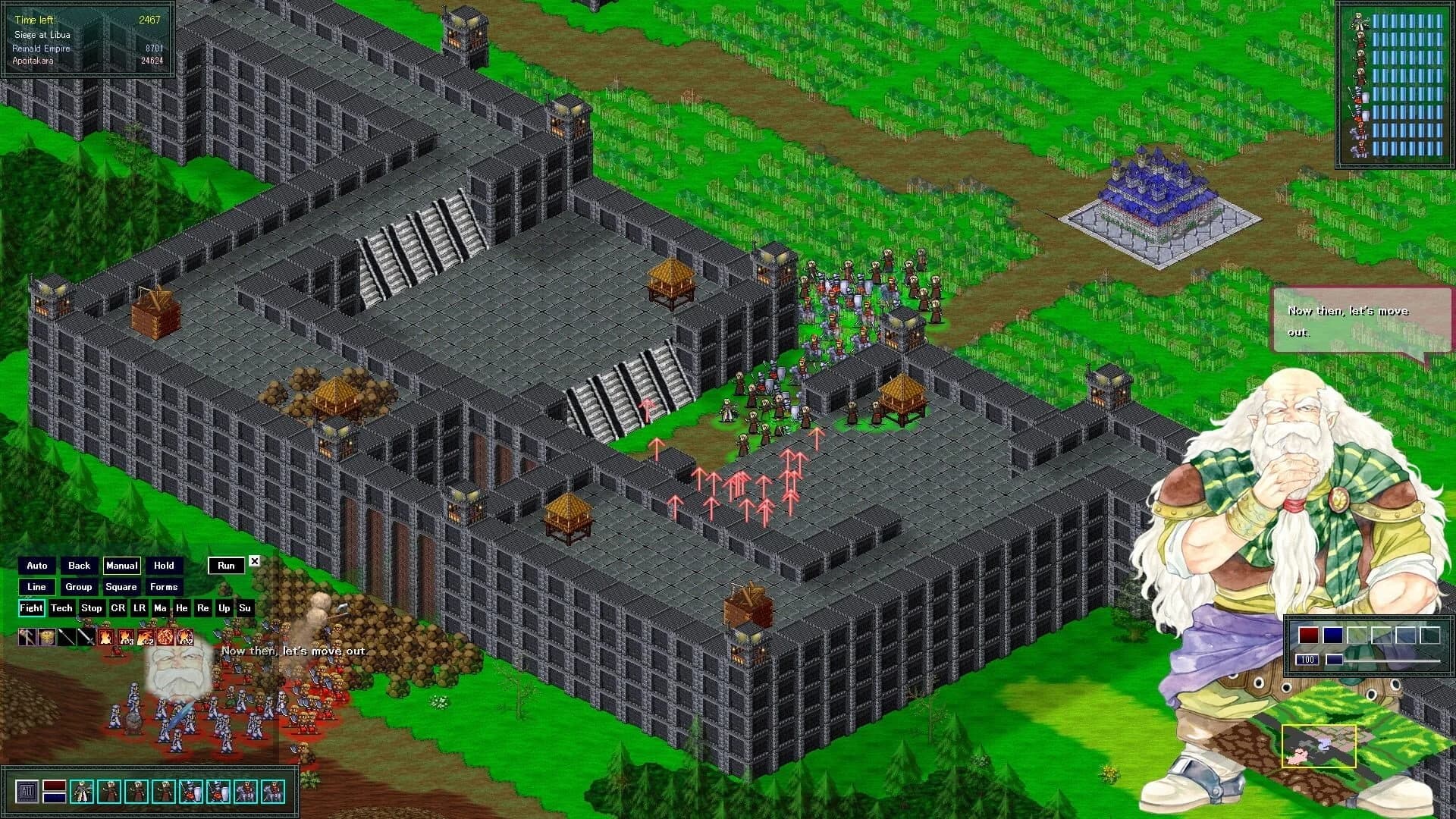
Task: Toggle the Hold command
Action: pyautogui.click(x=165, y=565)
